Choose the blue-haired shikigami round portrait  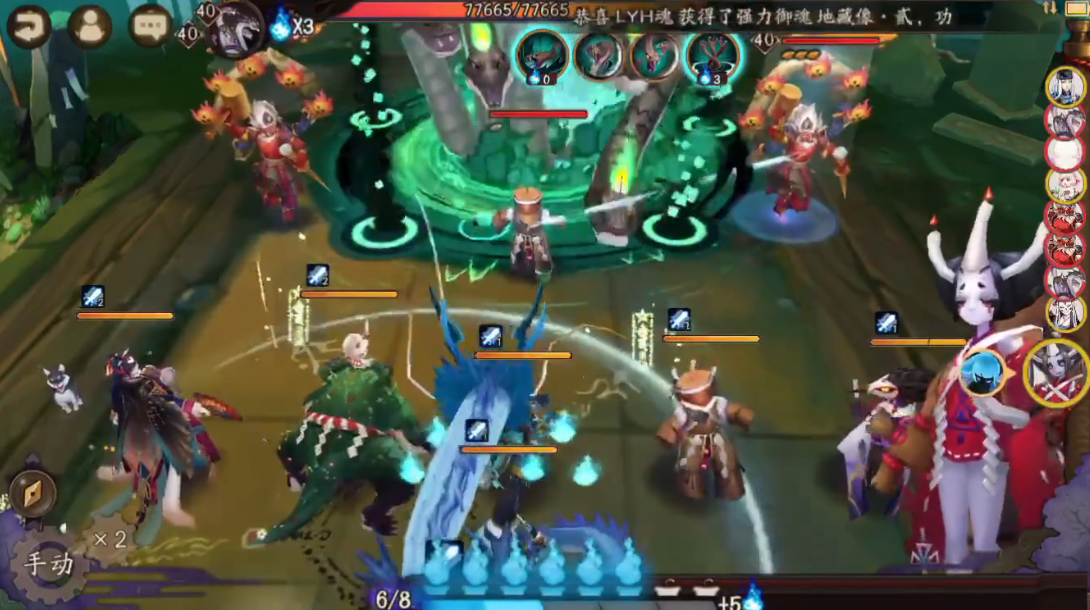coord(982,371)
